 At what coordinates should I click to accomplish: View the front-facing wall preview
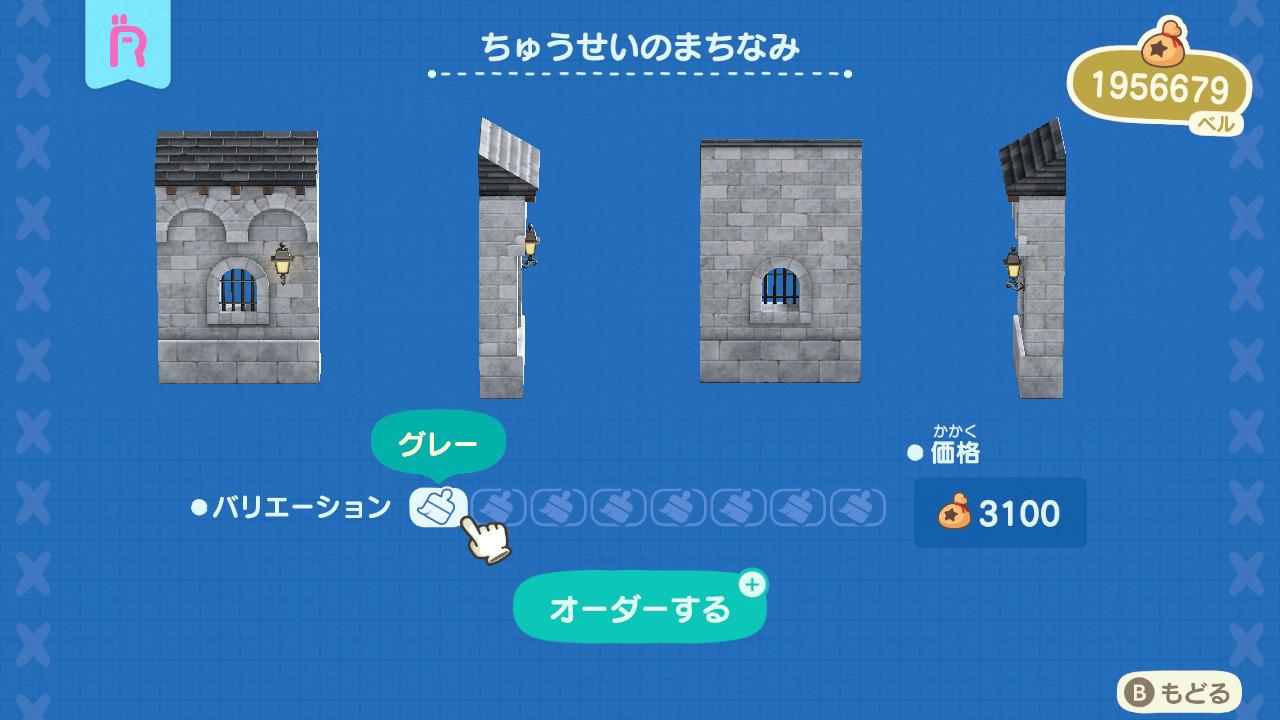point(238,257)
